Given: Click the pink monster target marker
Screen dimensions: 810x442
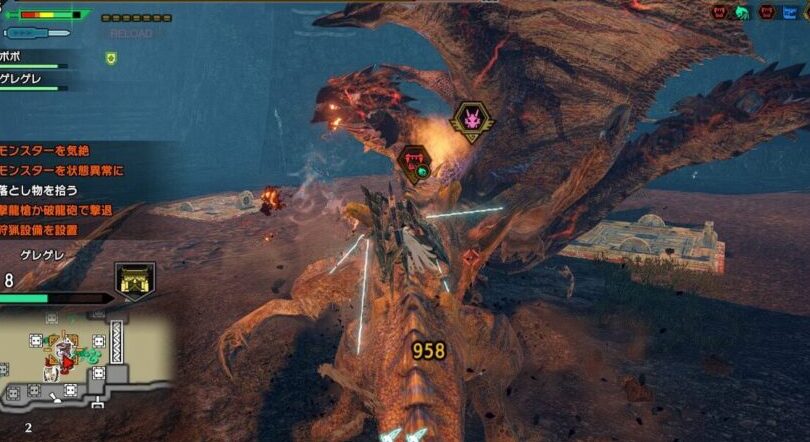Looking at the screenshot, I should pos(471,121).
